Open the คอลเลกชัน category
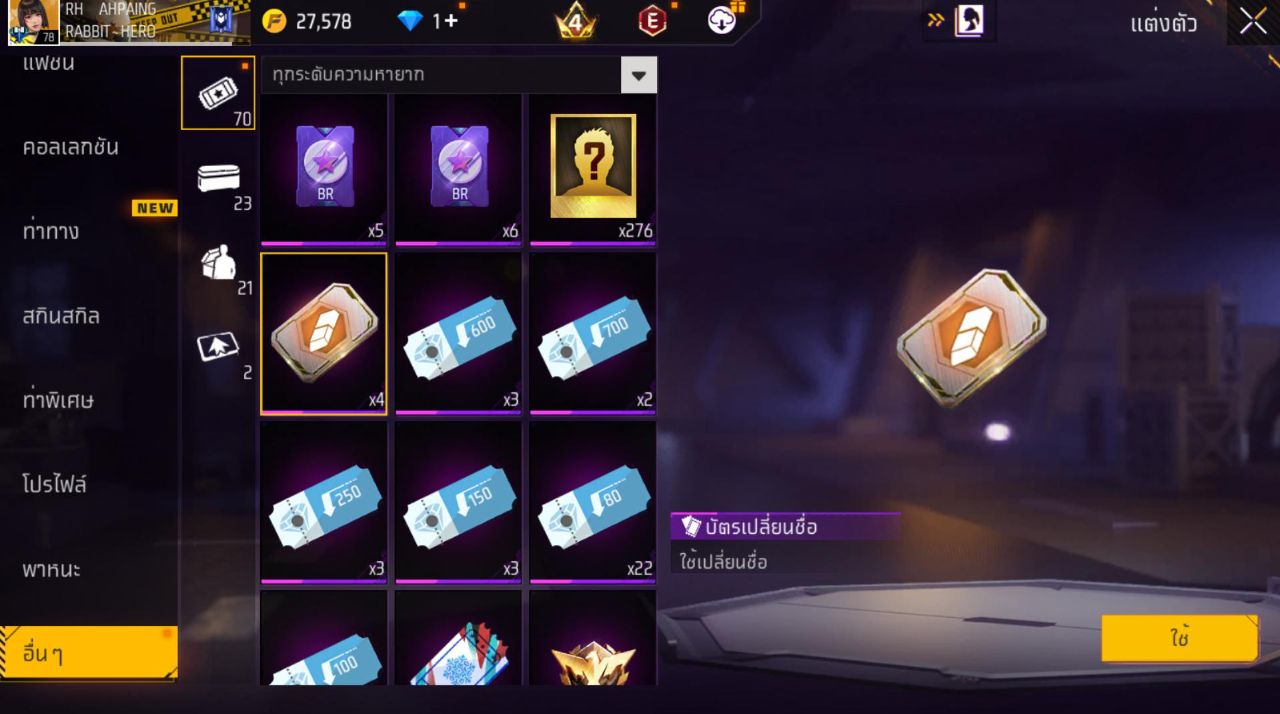The image size is (1280, 714). point(71,147)
